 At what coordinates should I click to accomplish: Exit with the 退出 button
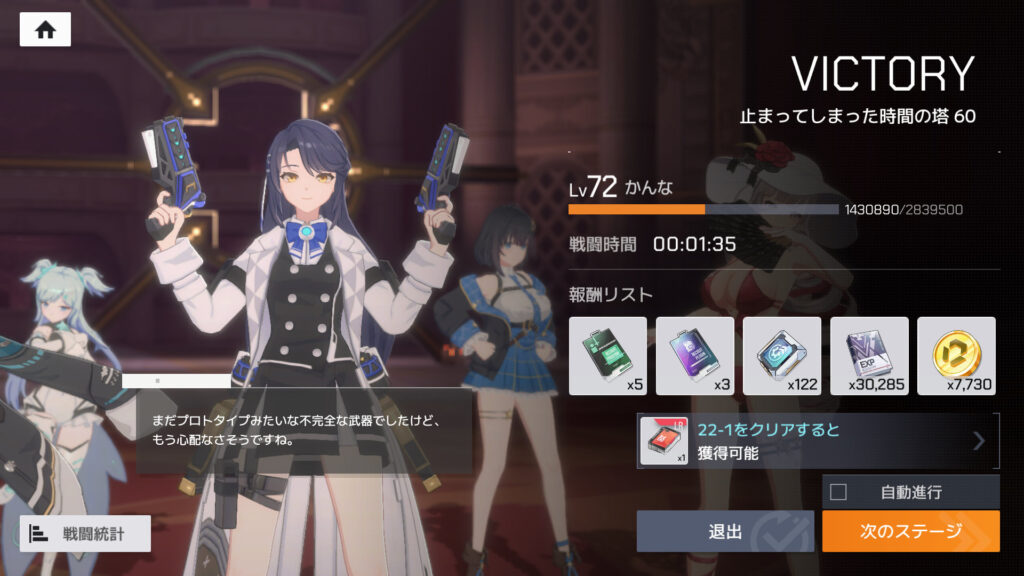pos(725,531)
